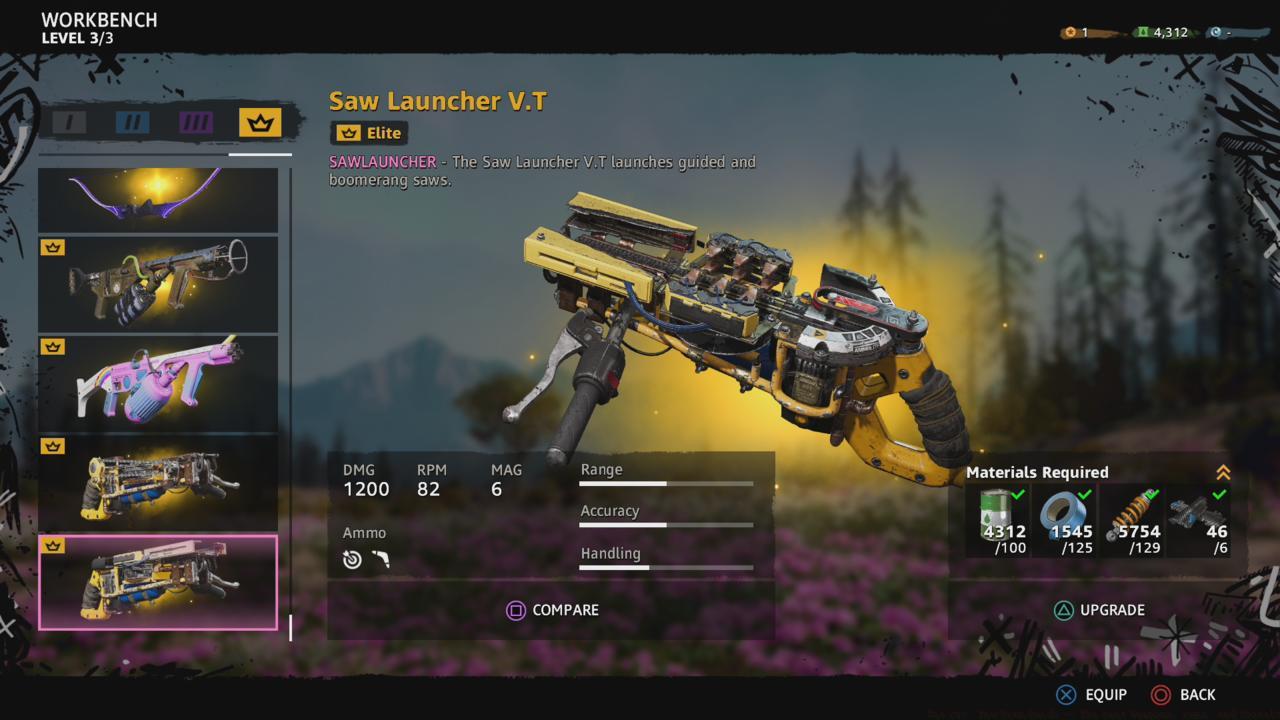1280x720 pixels.
Task: Inspect the orange spring material
Action: click(1132, 520)
